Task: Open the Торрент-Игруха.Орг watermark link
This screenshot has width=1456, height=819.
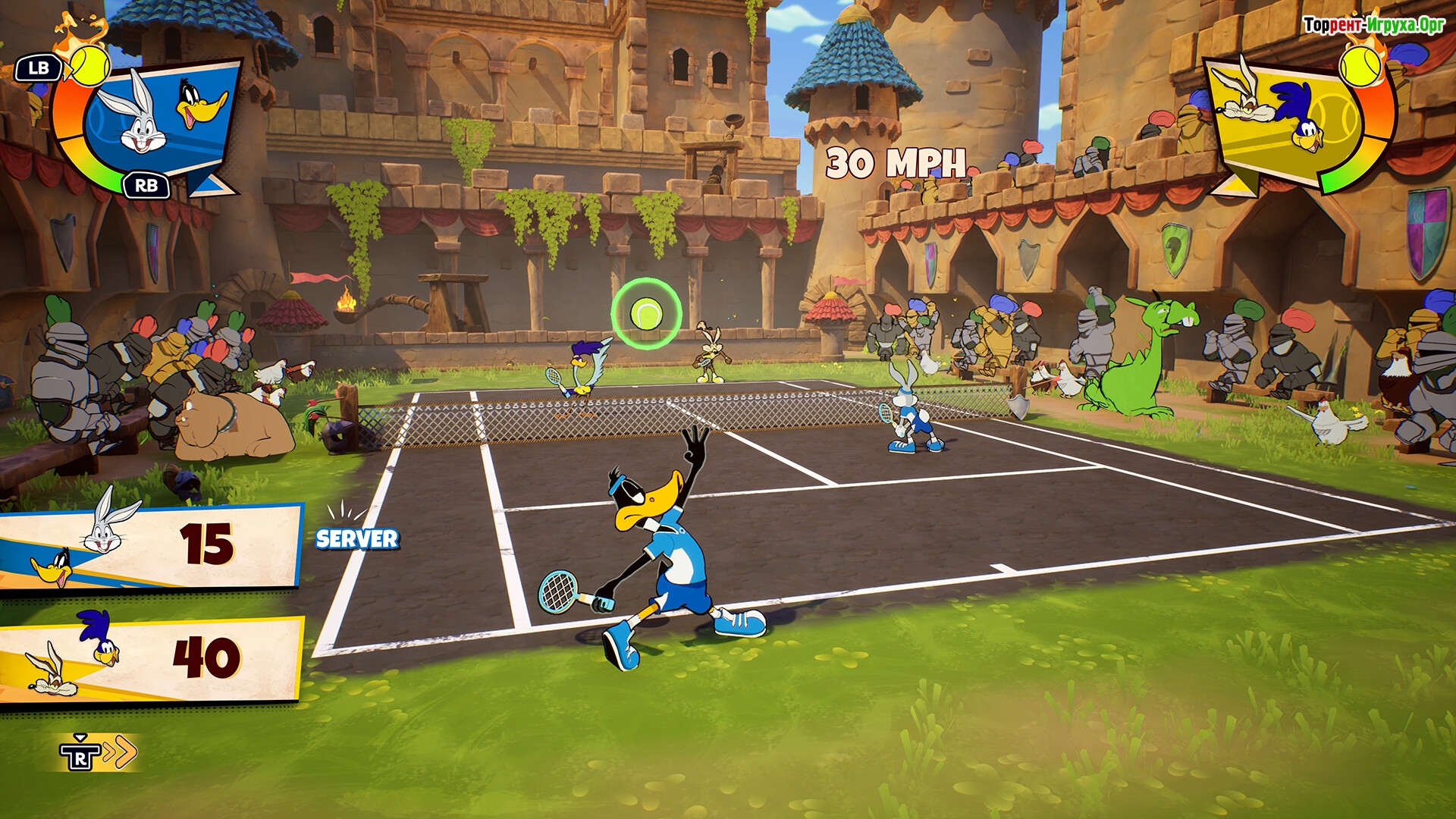Action: pyautogui.click(x=1373, y=25)
